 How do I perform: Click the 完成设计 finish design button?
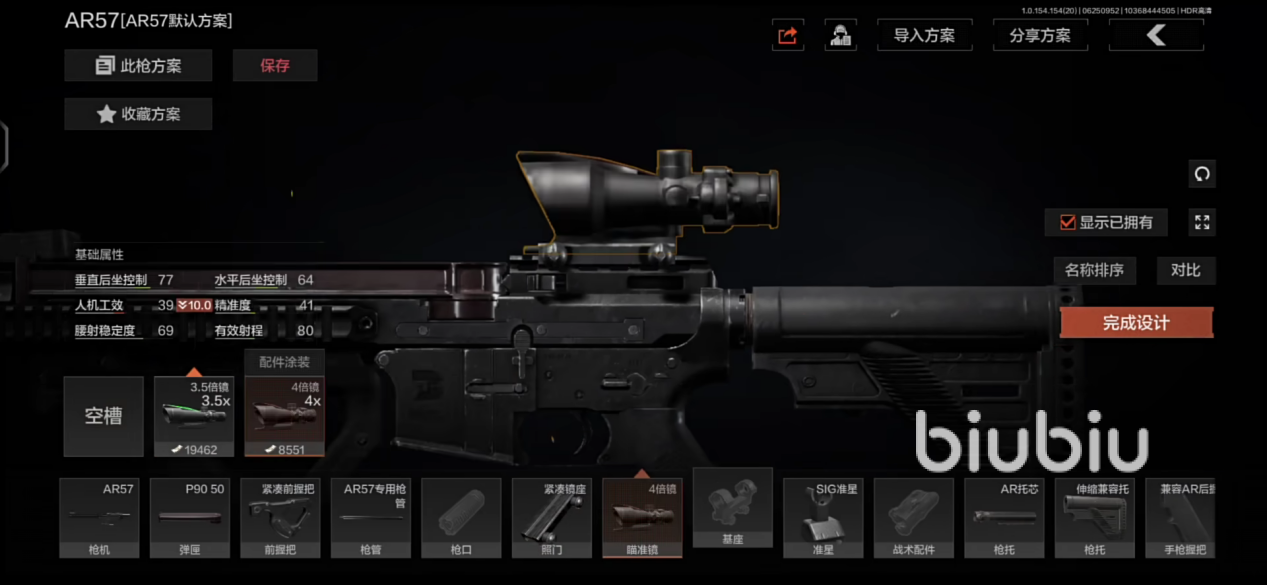tap(1136, 323)
